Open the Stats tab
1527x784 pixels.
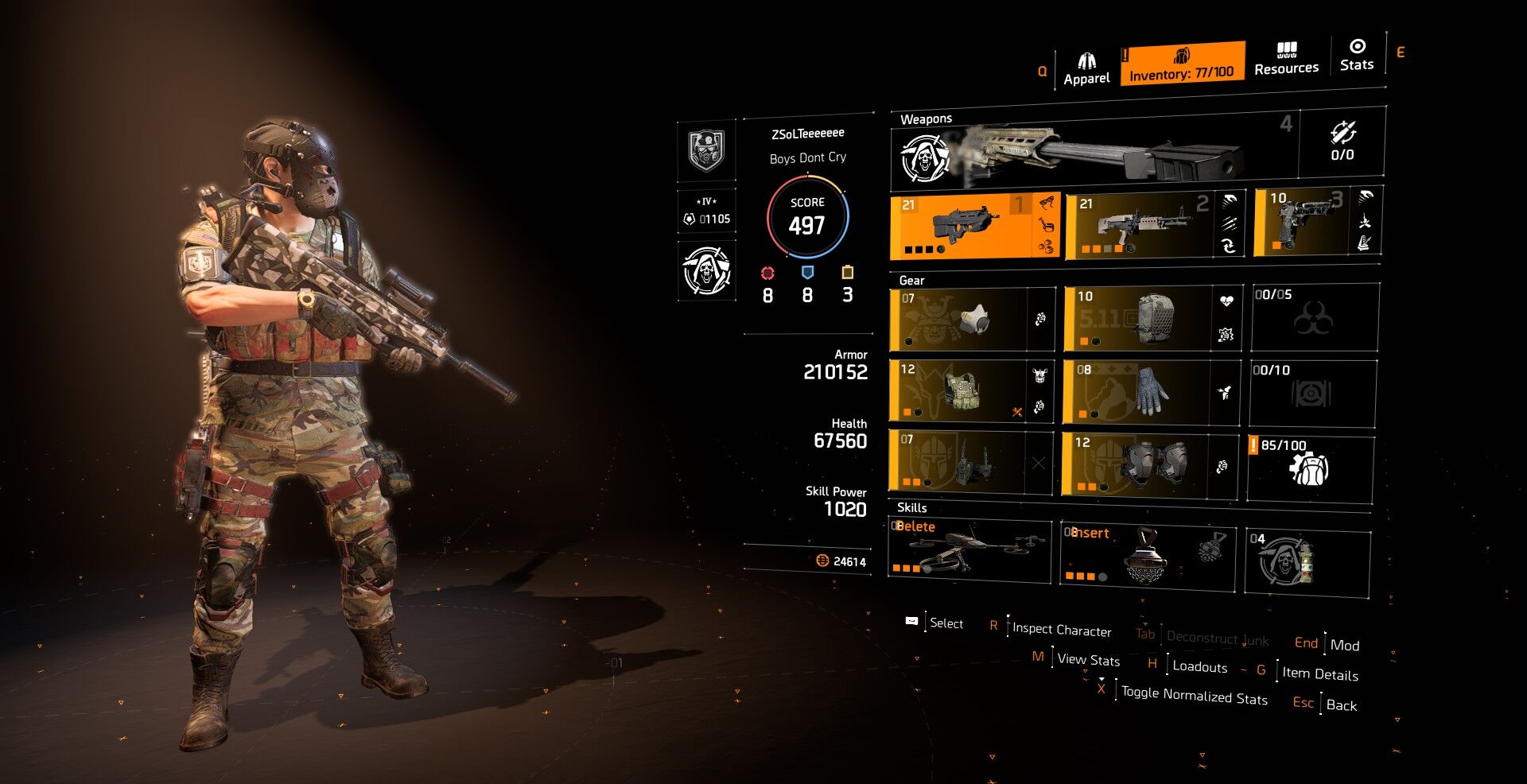coord(1356,56)
